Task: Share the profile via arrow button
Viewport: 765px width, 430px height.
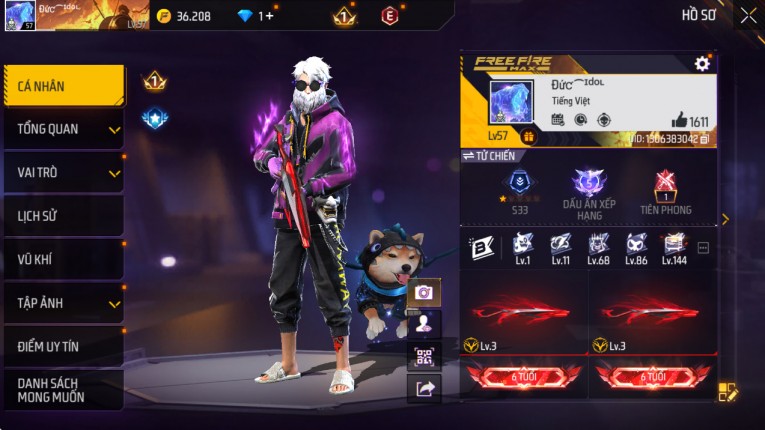Action: 424,389
